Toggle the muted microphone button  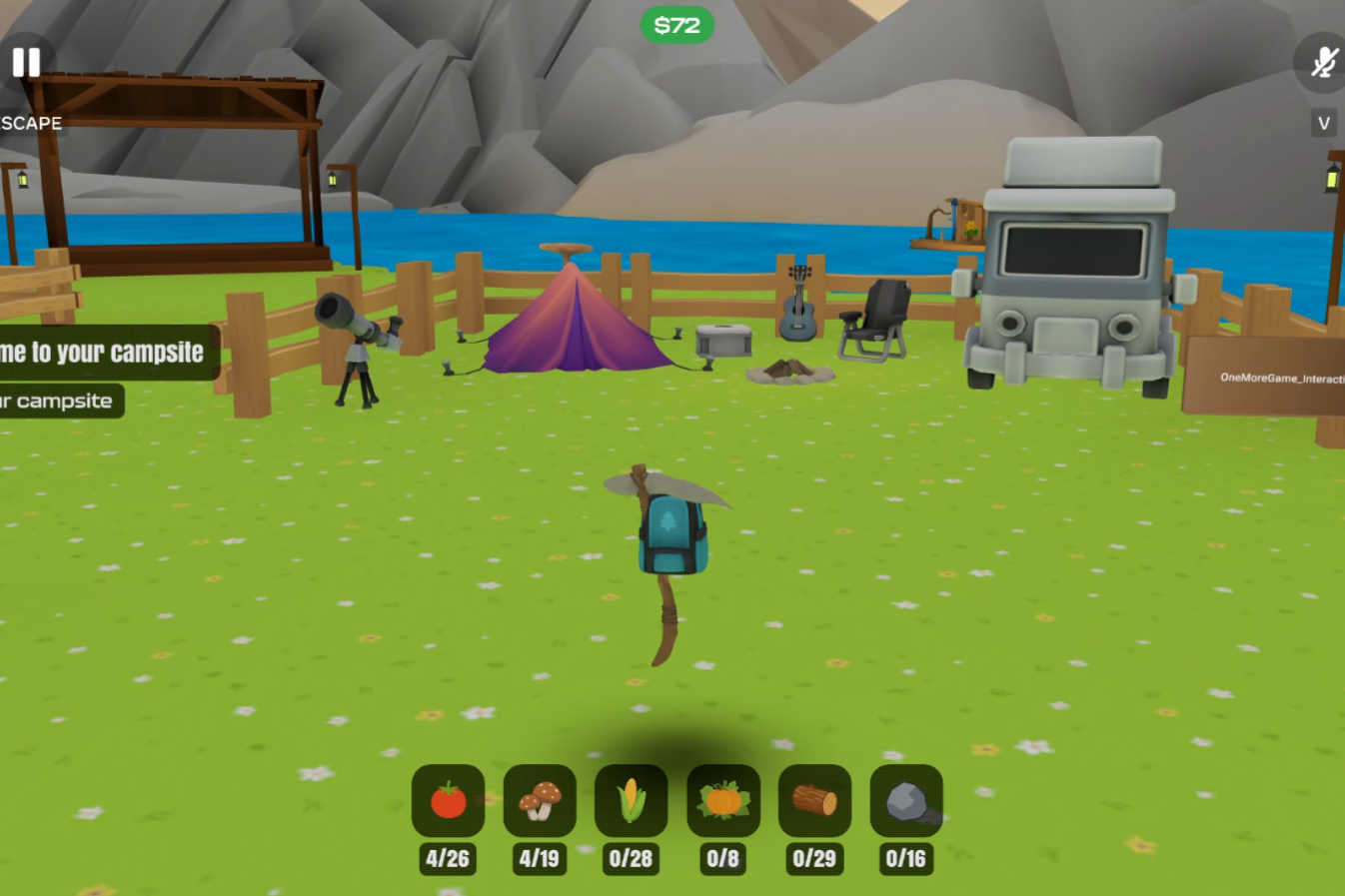(1323, 63)
